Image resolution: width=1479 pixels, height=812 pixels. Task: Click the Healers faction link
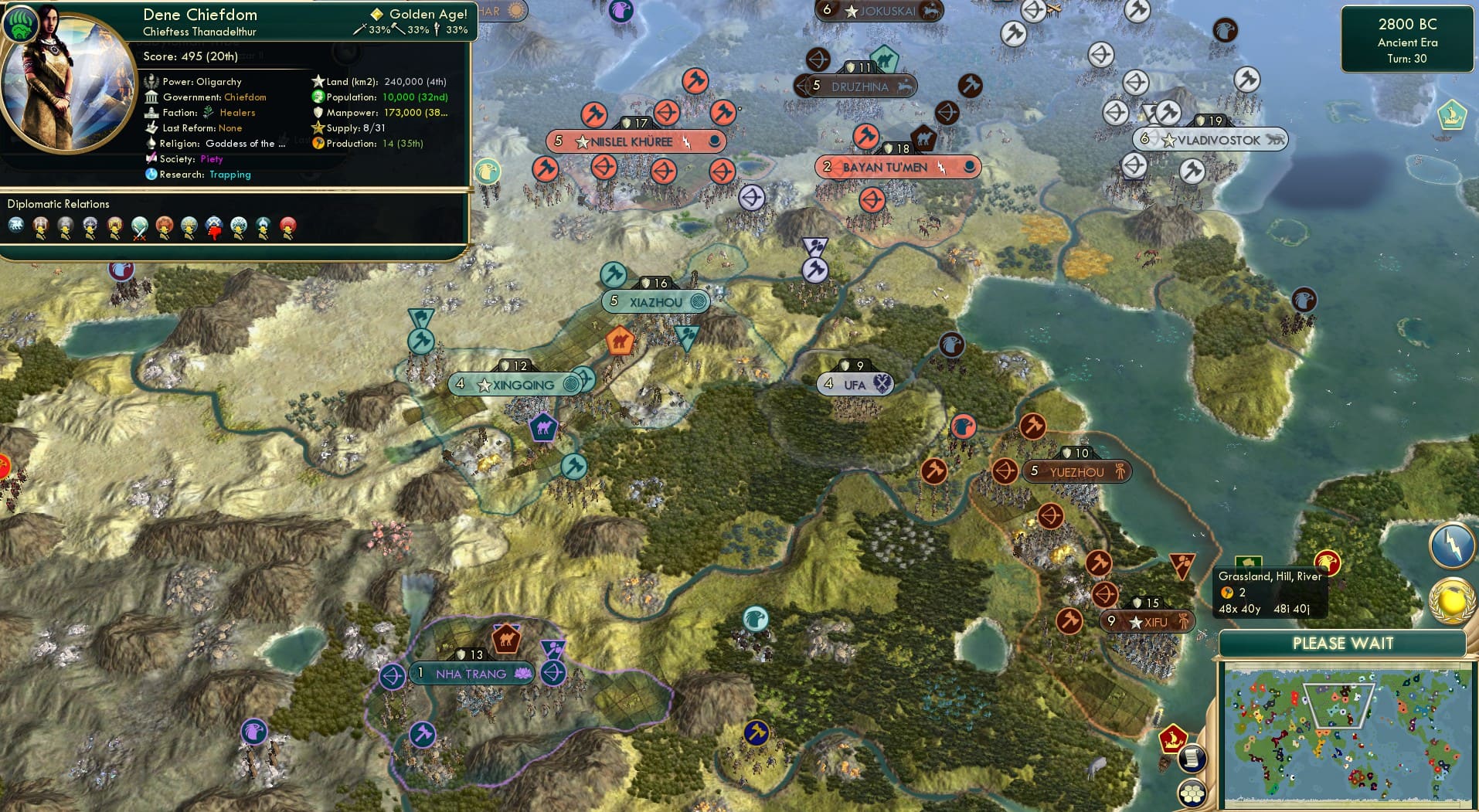pyautogui.click(x=236, y=112)
